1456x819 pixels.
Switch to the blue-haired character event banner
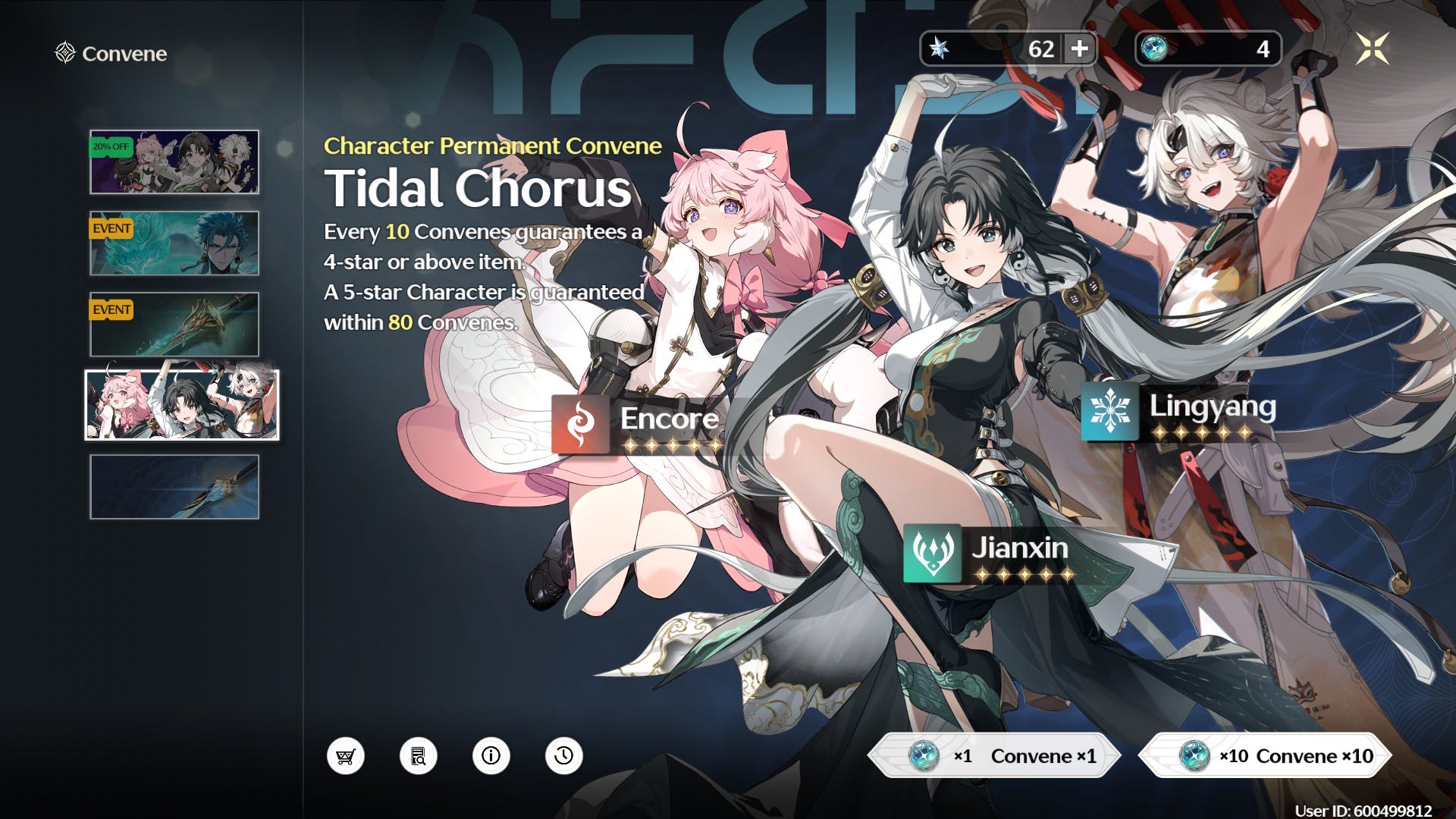point(174,243)
